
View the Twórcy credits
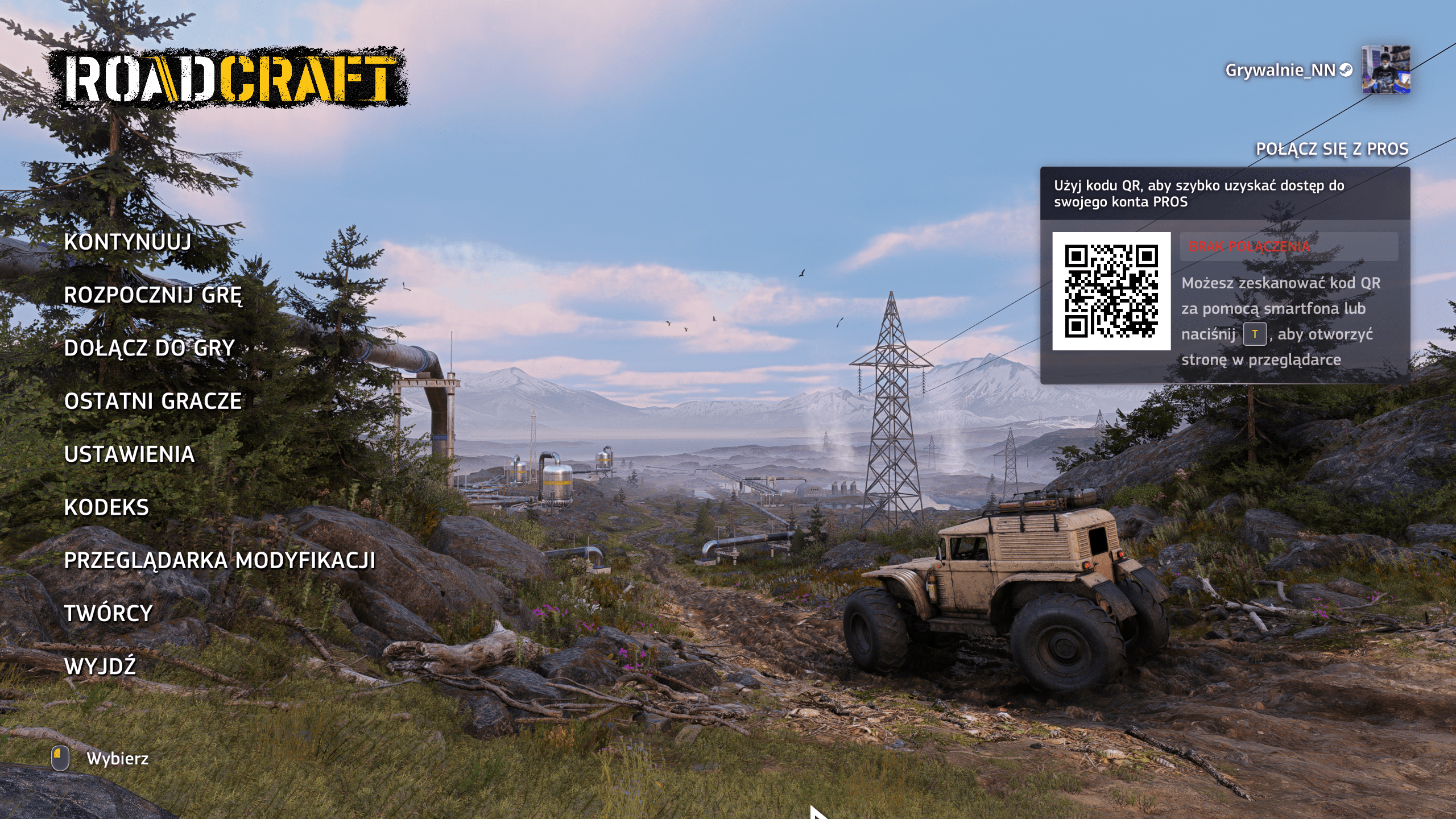click(108, 614)
